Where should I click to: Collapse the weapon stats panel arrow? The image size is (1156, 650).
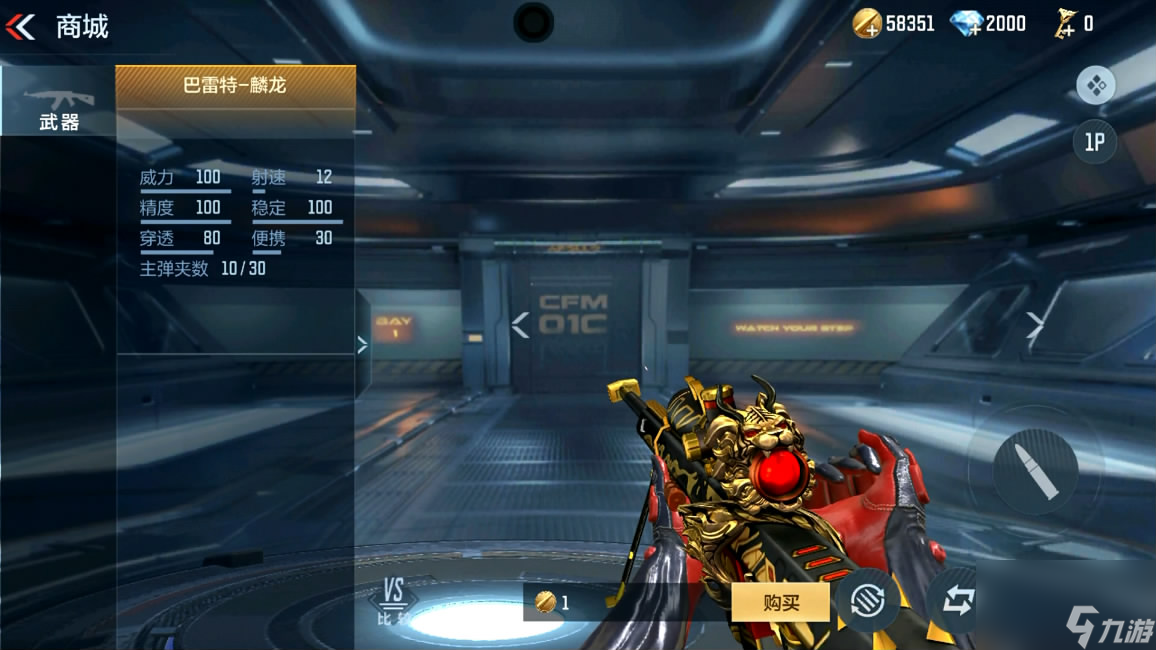362,344
